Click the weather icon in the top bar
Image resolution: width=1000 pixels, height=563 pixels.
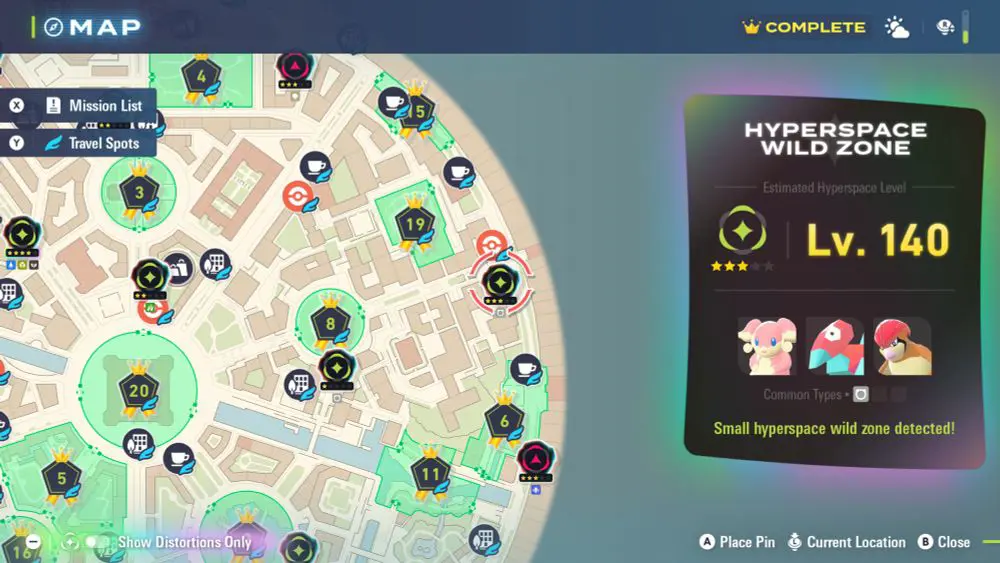[897, 28]
